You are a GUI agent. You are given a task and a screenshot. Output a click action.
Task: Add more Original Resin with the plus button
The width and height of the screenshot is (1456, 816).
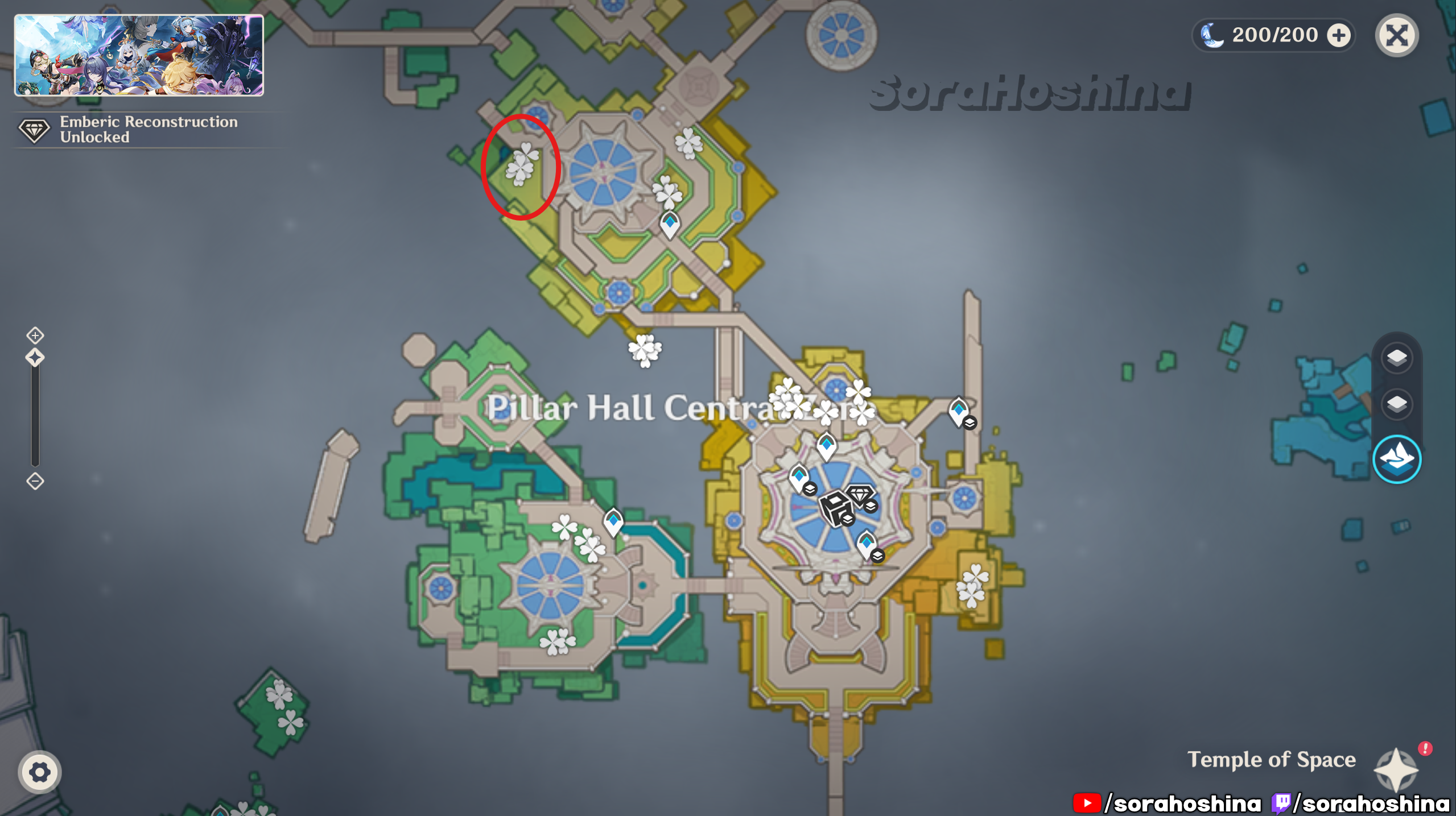(x=1338, y=35)
